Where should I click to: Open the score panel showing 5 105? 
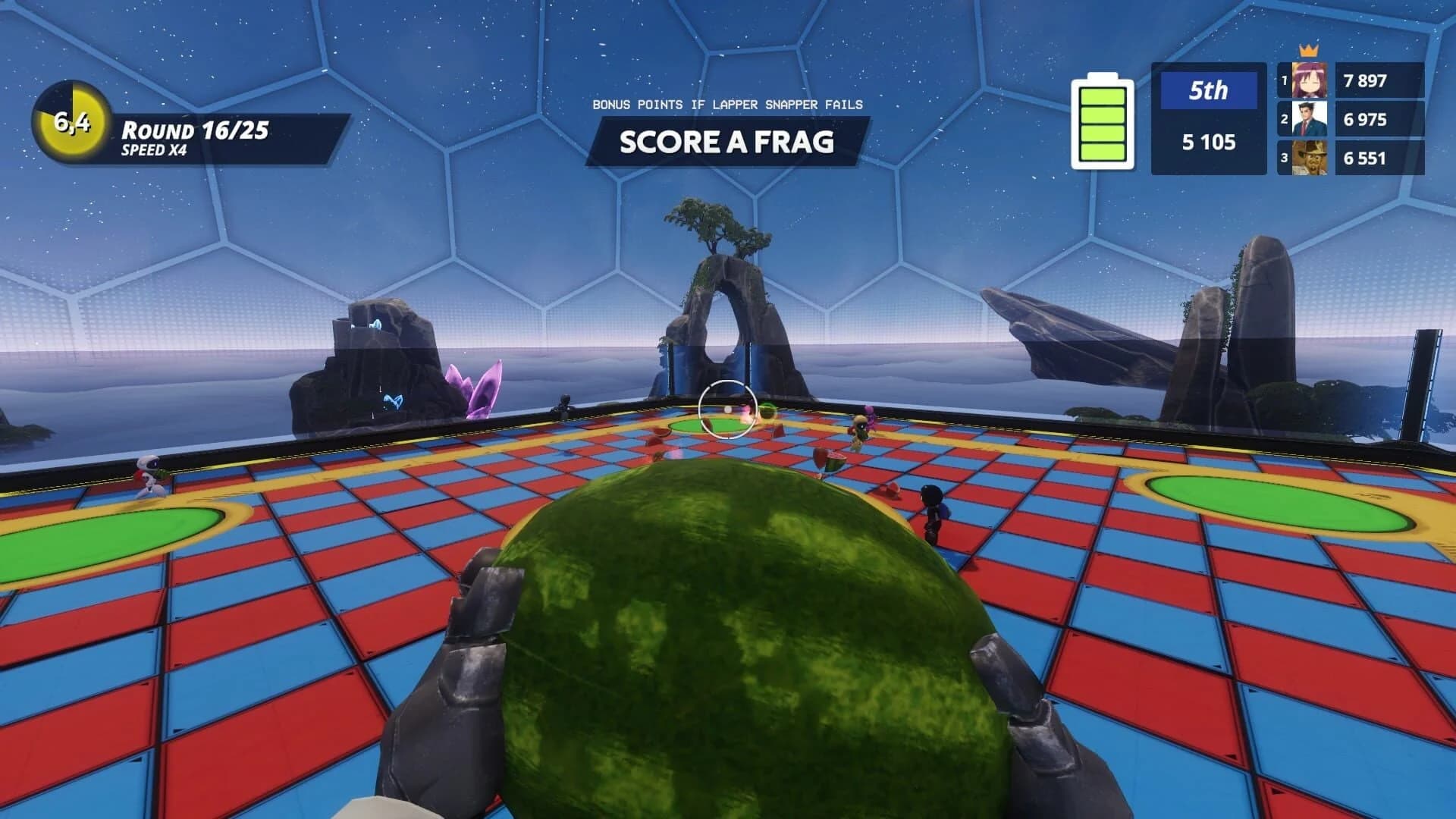click(1210, 141)
